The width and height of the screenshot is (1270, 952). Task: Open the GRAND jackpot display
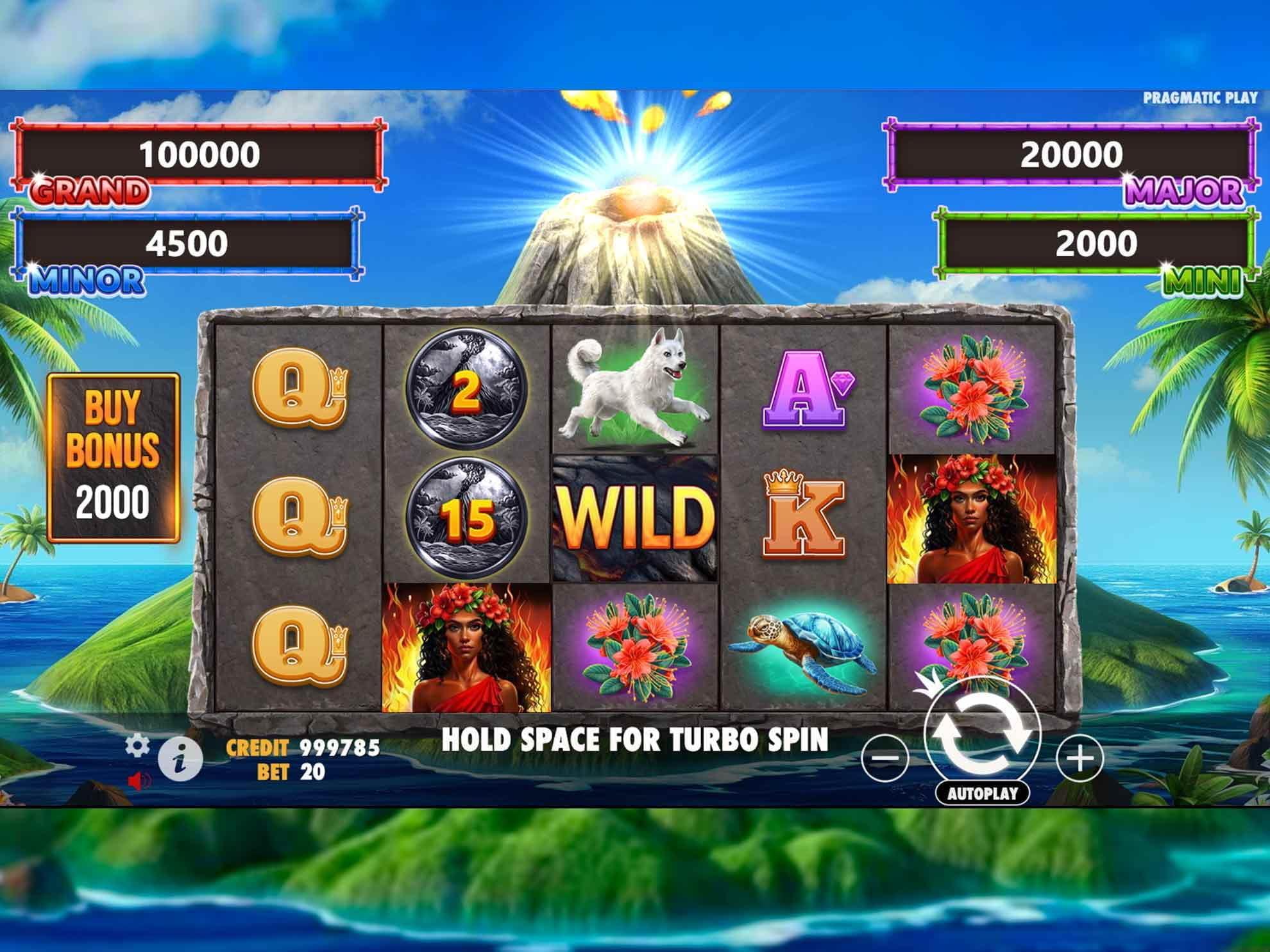click(199, 153)
